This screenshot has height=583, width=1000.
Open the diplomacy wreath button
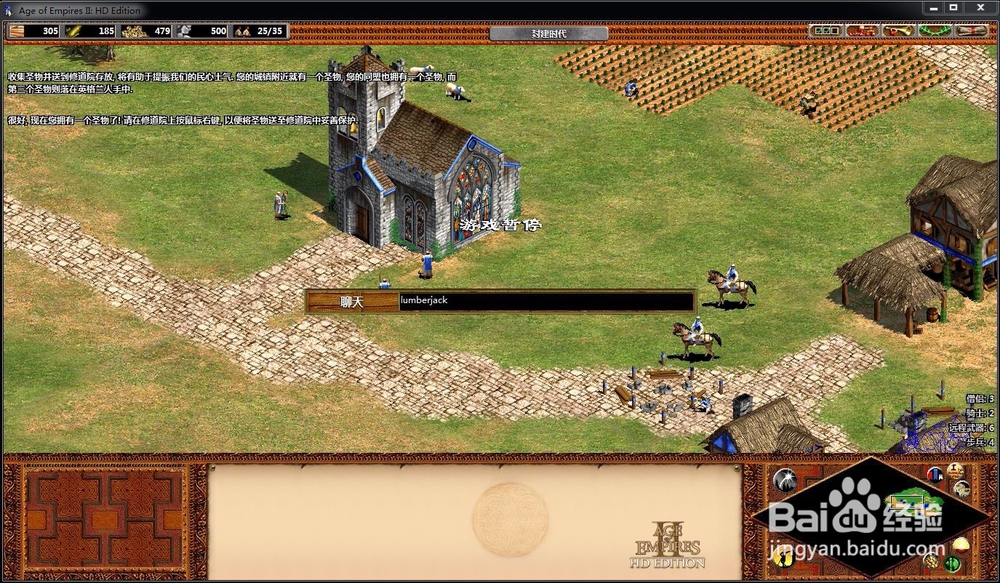tap(934, 31)
